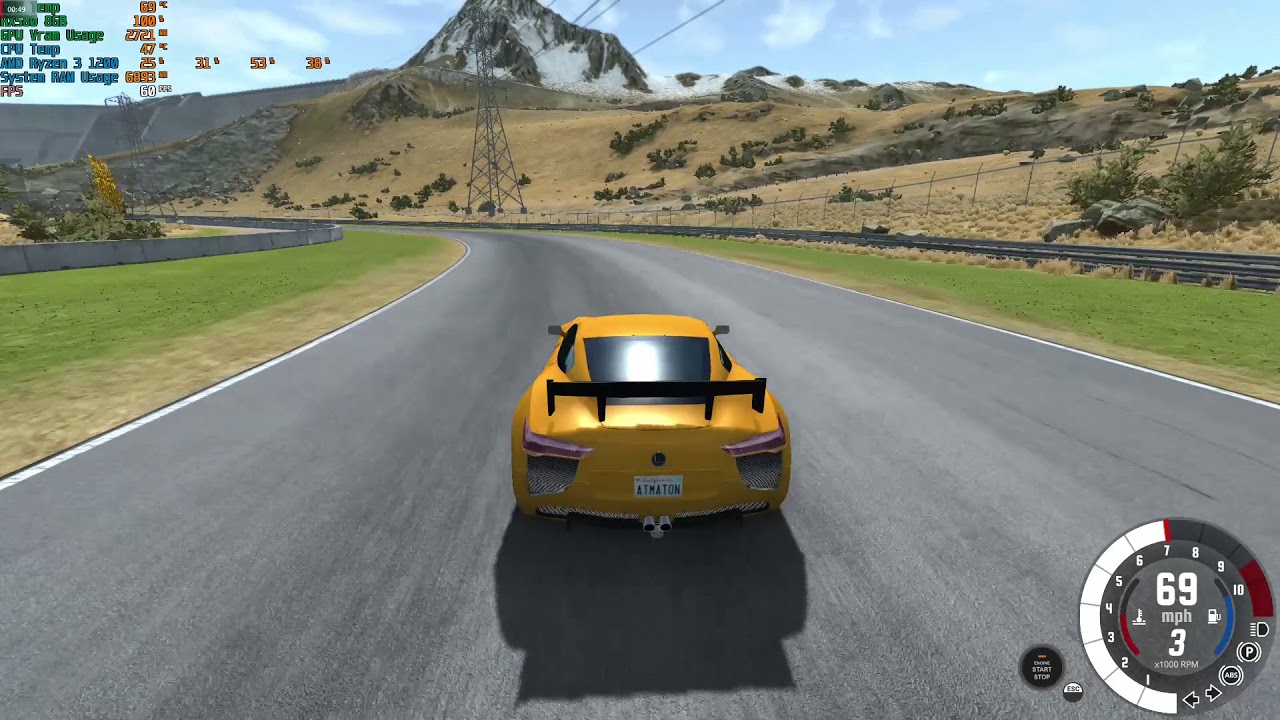
Task: Select the headlights indicator icon
Action: click(1260, 629)
